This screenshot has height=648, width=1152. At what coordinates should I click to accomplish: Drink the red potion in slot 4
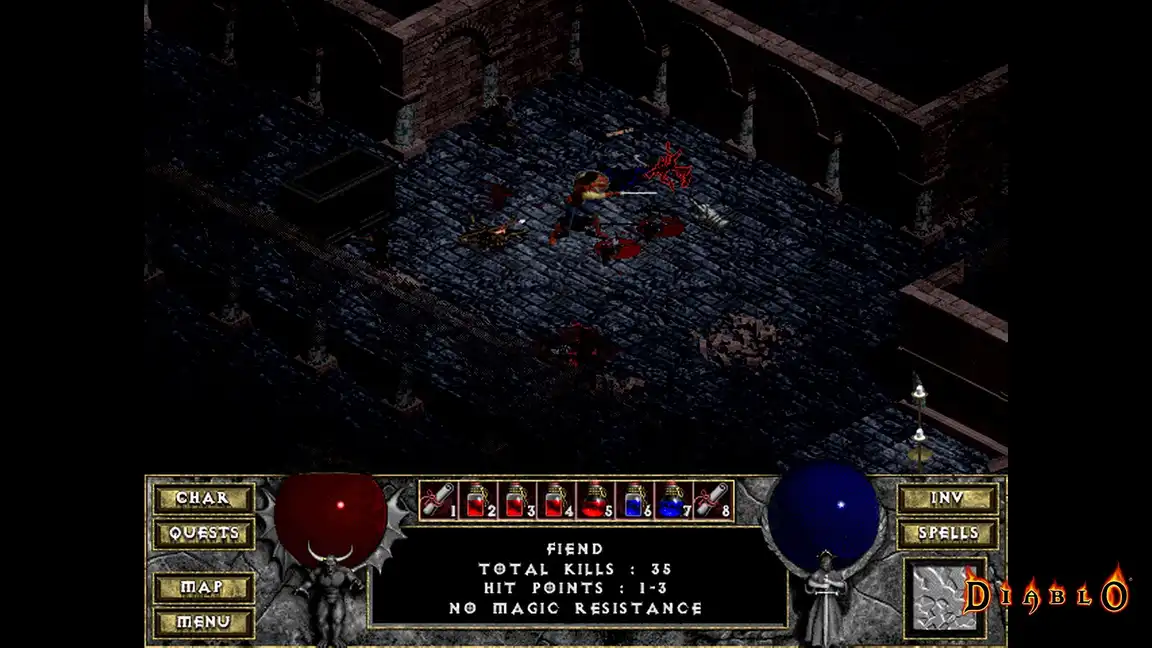(553, 500)
